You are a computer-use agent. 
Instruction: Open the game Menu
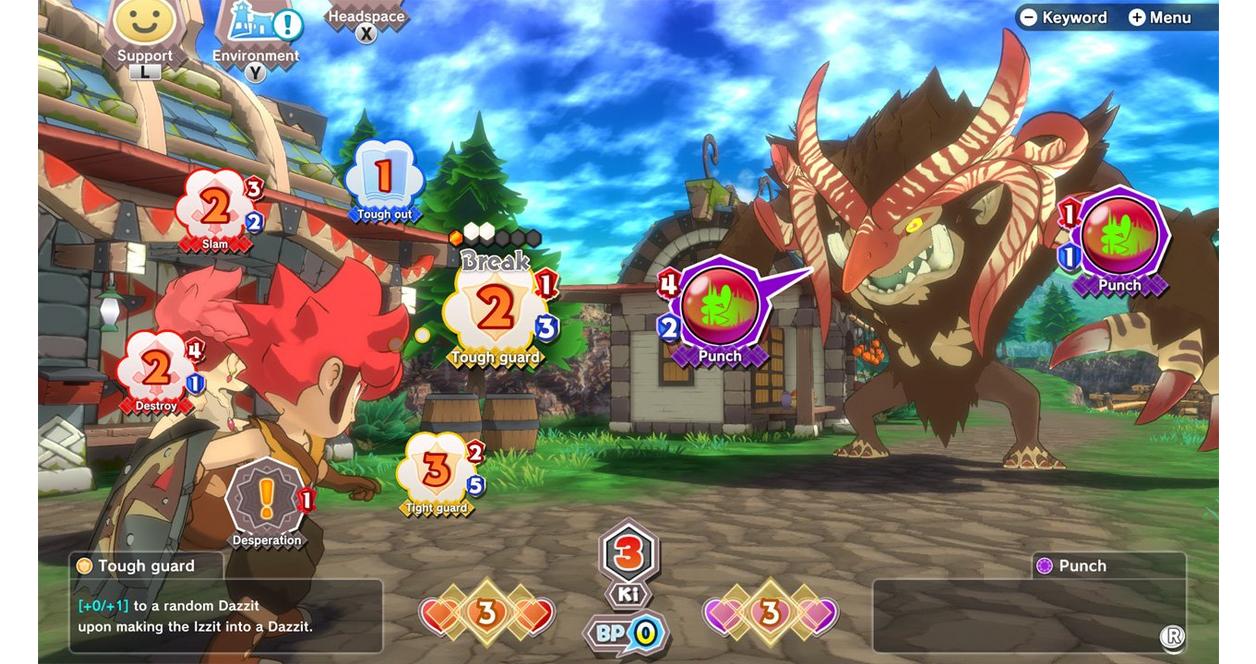1160,17
